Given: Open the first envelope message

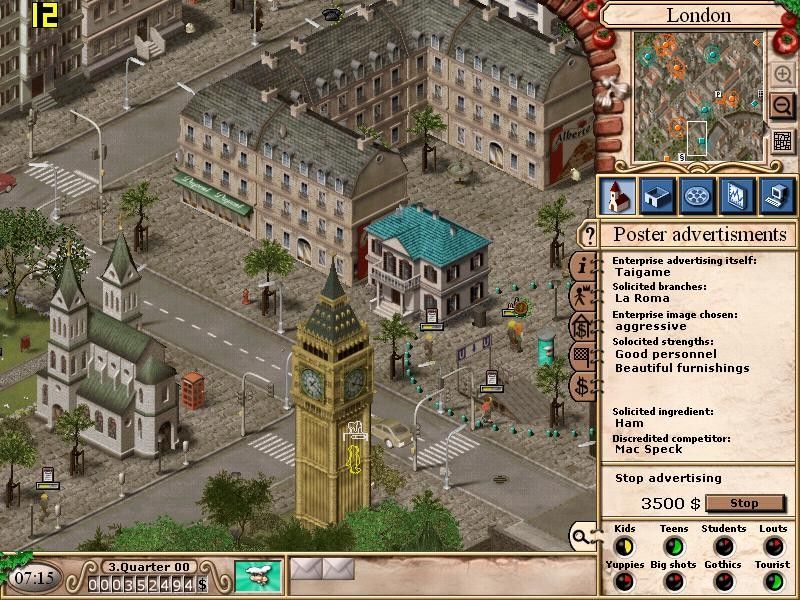Looking at the screenshot, I should [307, 570].
